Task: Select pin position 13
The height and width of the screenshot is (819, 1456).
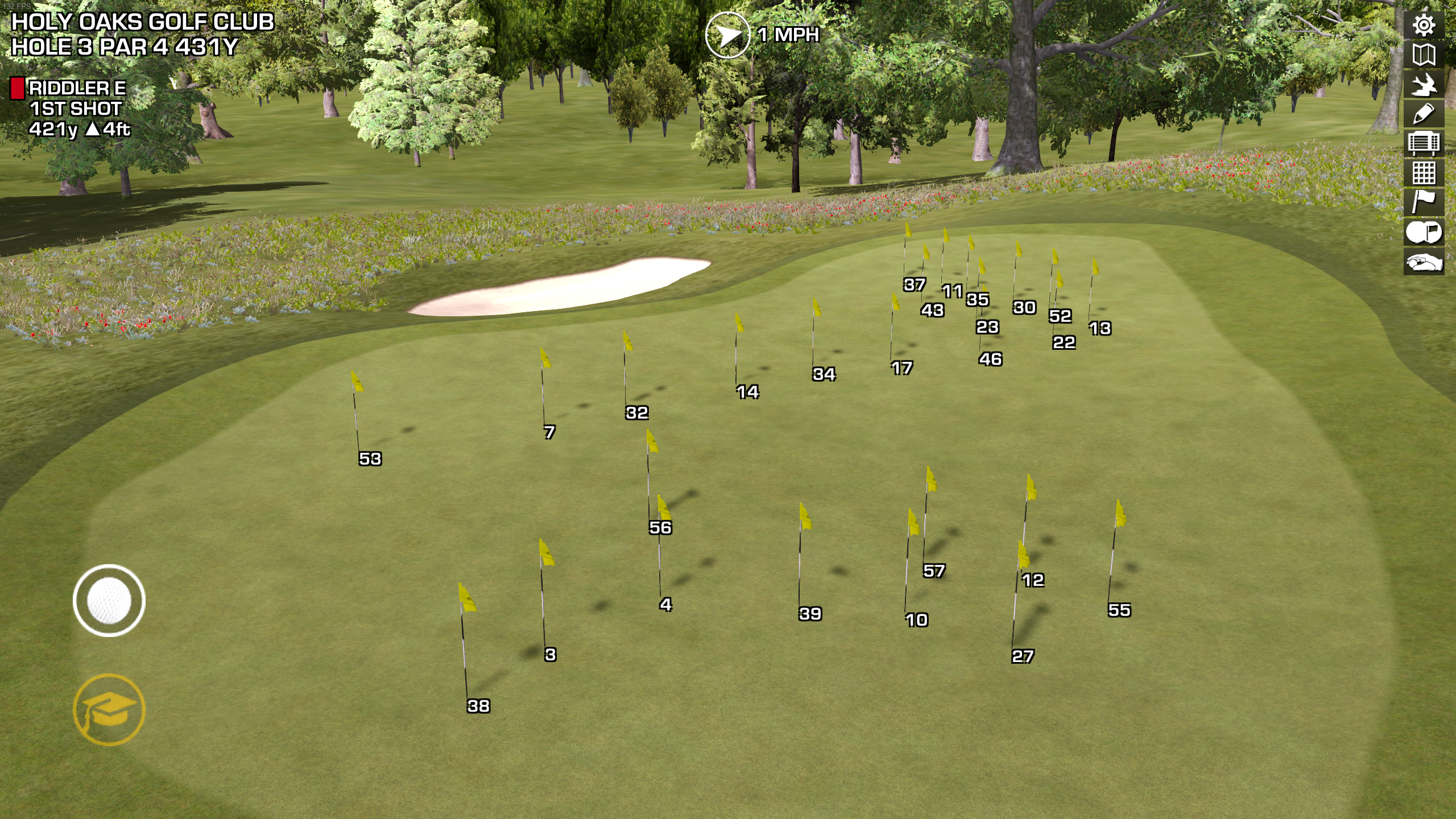Action: click(x=1099, y=328)
